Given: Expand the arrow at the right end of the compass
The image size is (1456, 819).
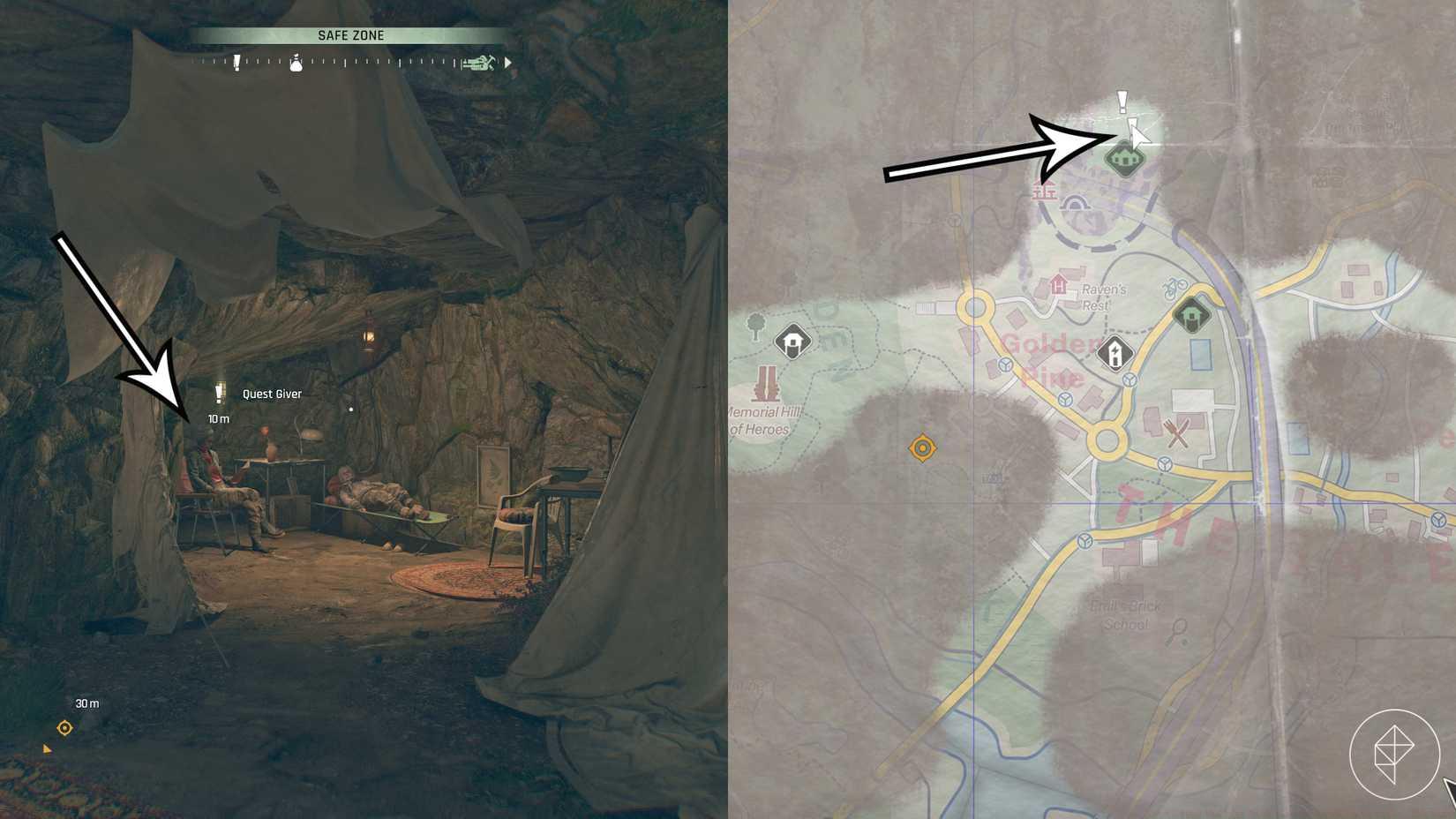Looking at the screenshot, I should (x=507, y=62).
